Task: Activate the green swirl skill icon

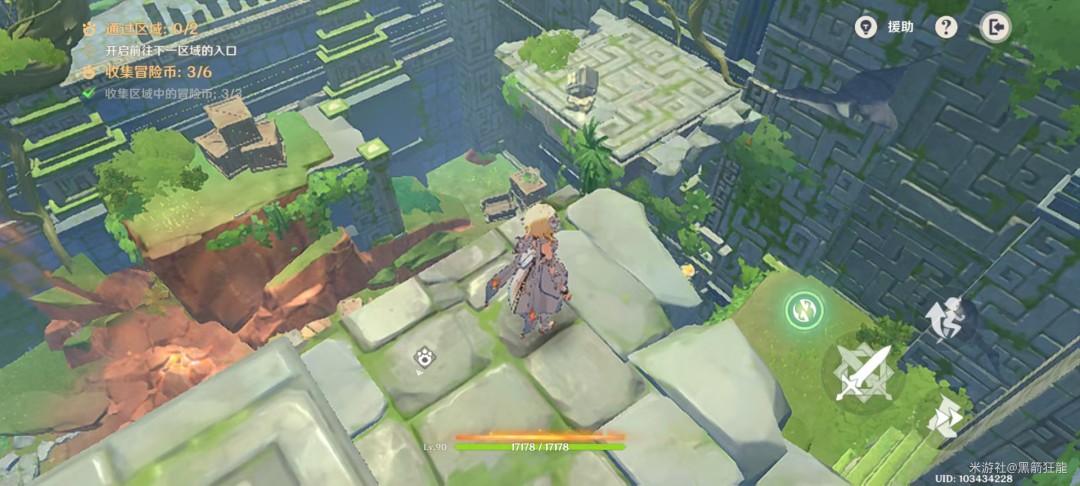Action: [x=803, y=310]
